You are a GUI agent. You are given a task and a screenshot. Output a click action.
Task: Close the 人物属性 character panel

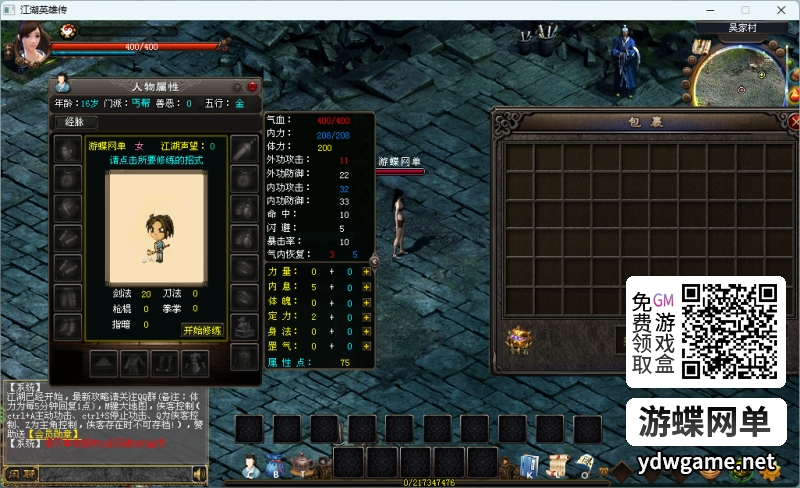click(x=252, y=87)
